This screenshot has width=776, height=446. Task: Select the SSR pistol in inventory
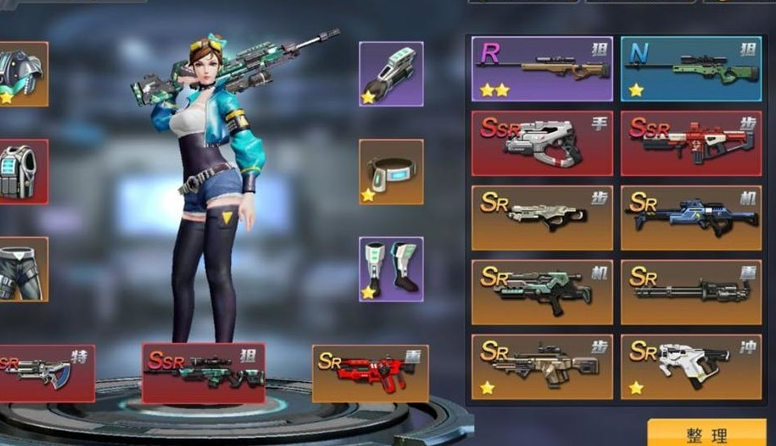542,143
